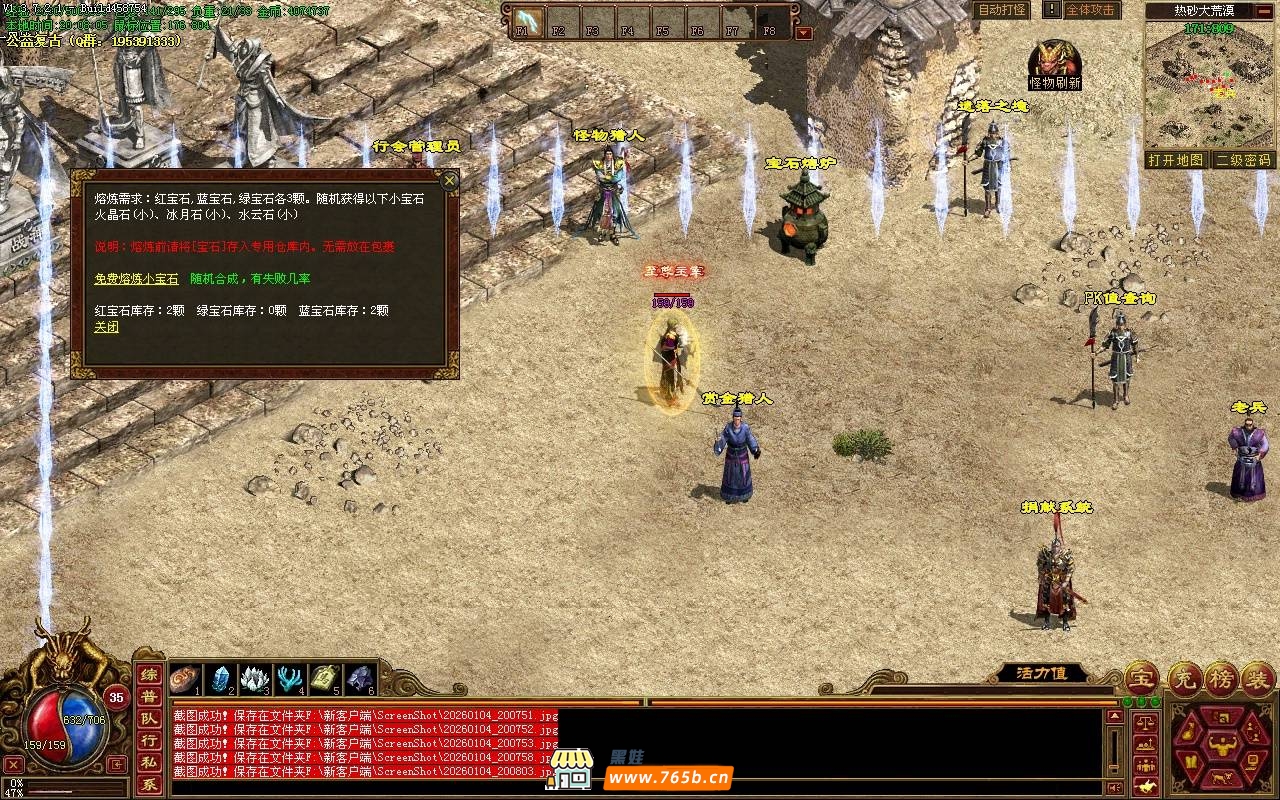Open the 怪物刷新 monster refresh icon

pyautogui.click(x=1055, y=60)
